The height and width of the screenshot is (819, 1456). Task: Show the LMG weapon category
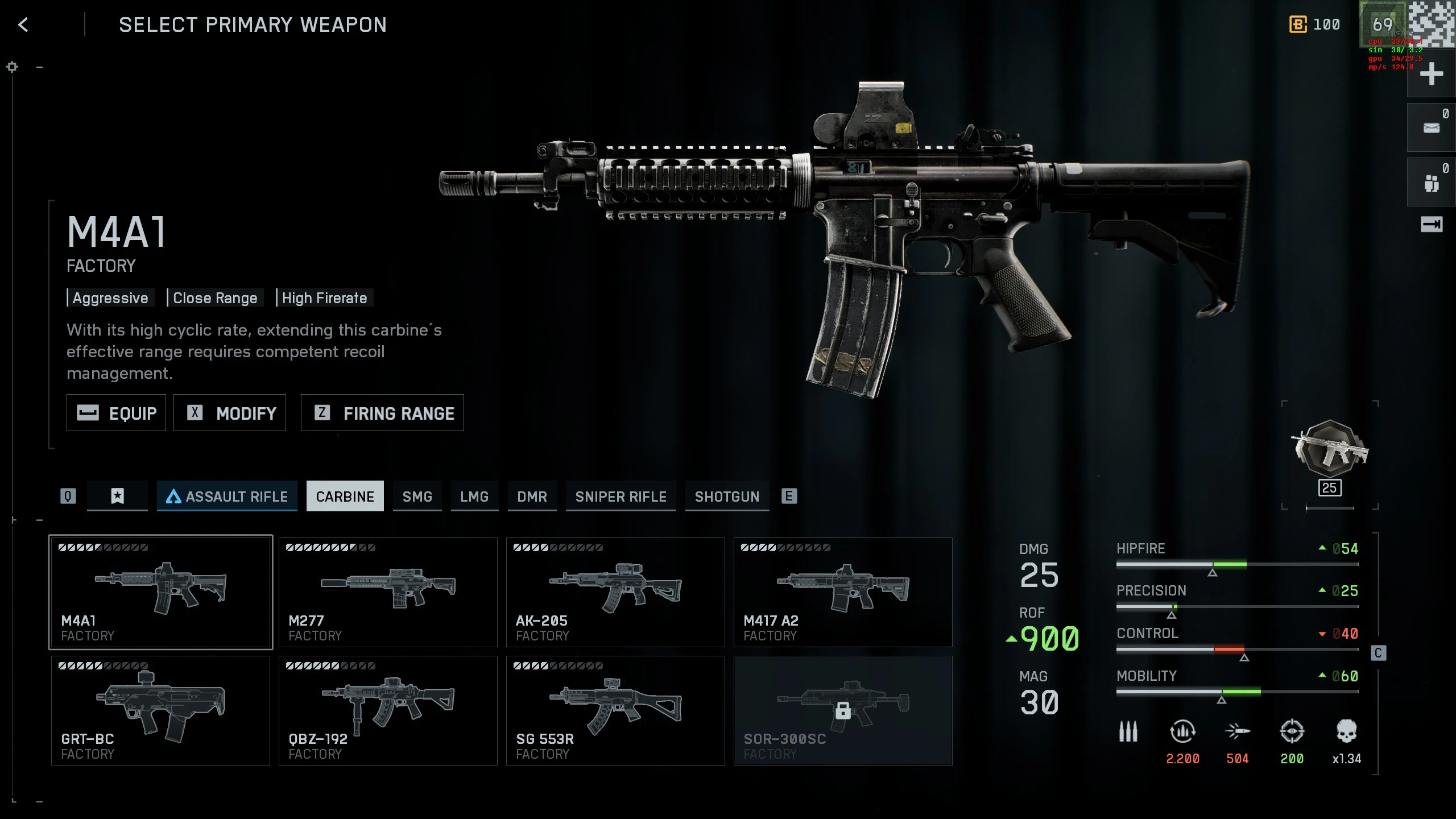pyautogui.click(x=474, y=496)
